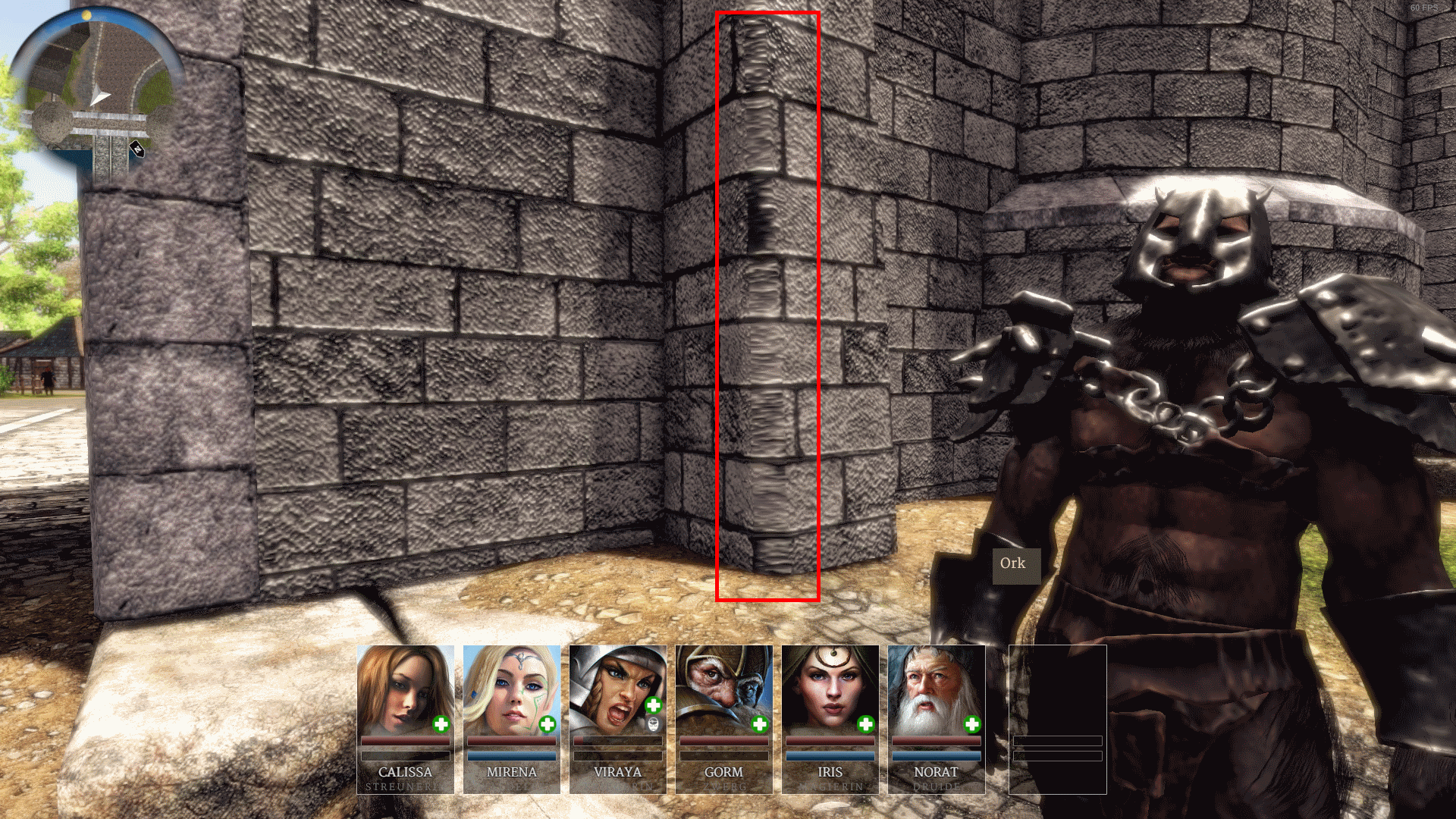
Task: Click Gorm's green plus icon
Action: (x=760, y=724)
